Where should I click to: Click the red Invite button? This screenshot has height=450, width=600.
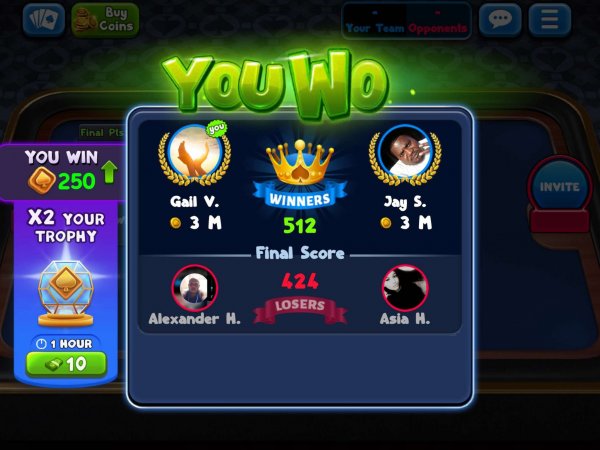(x=559, y=188)
